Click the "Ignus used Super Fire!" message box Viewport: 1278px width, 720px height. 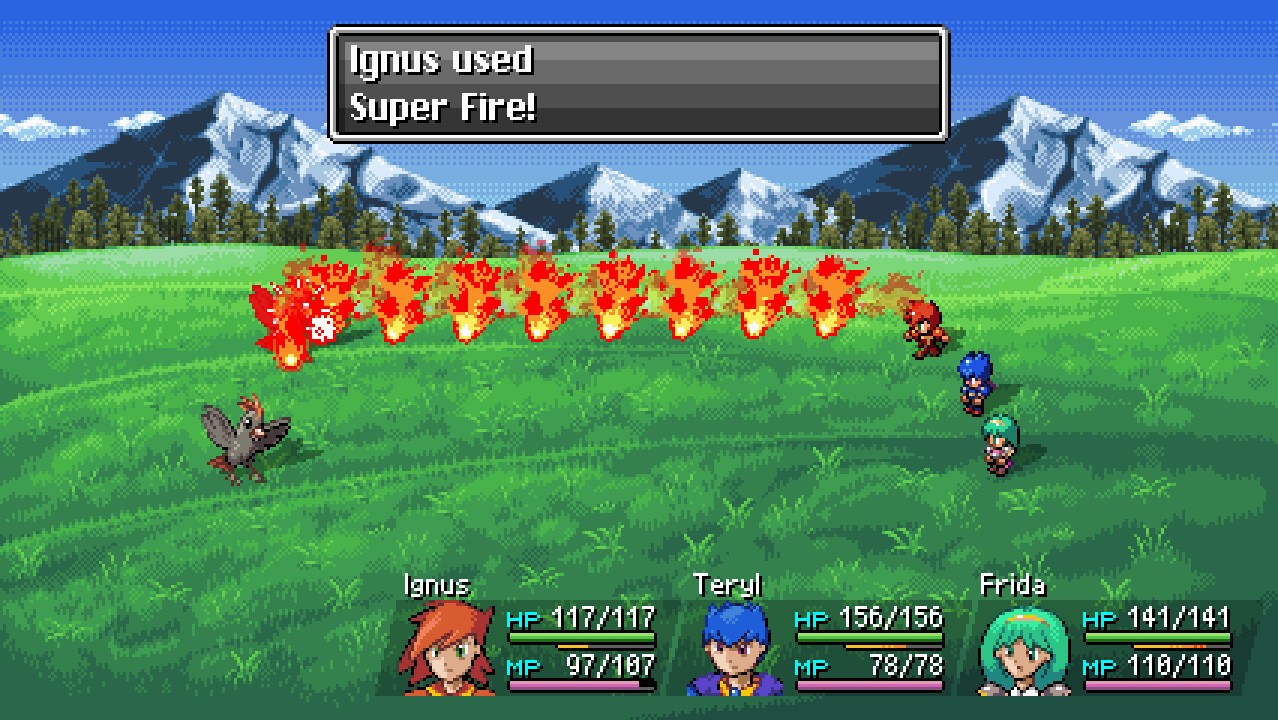(638, 84)
